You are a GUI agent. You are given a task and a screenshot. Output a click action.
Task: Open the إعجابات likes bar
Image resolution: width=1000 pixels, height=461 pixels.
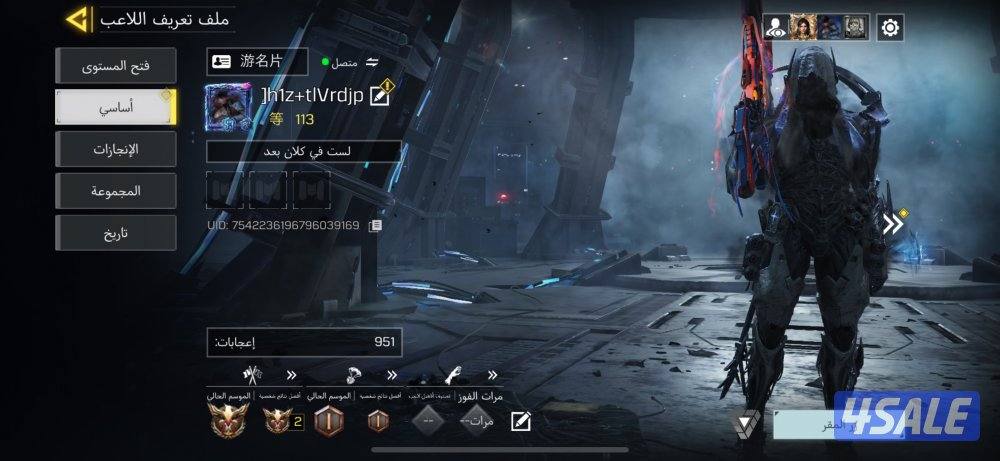(x=303, y=342)
